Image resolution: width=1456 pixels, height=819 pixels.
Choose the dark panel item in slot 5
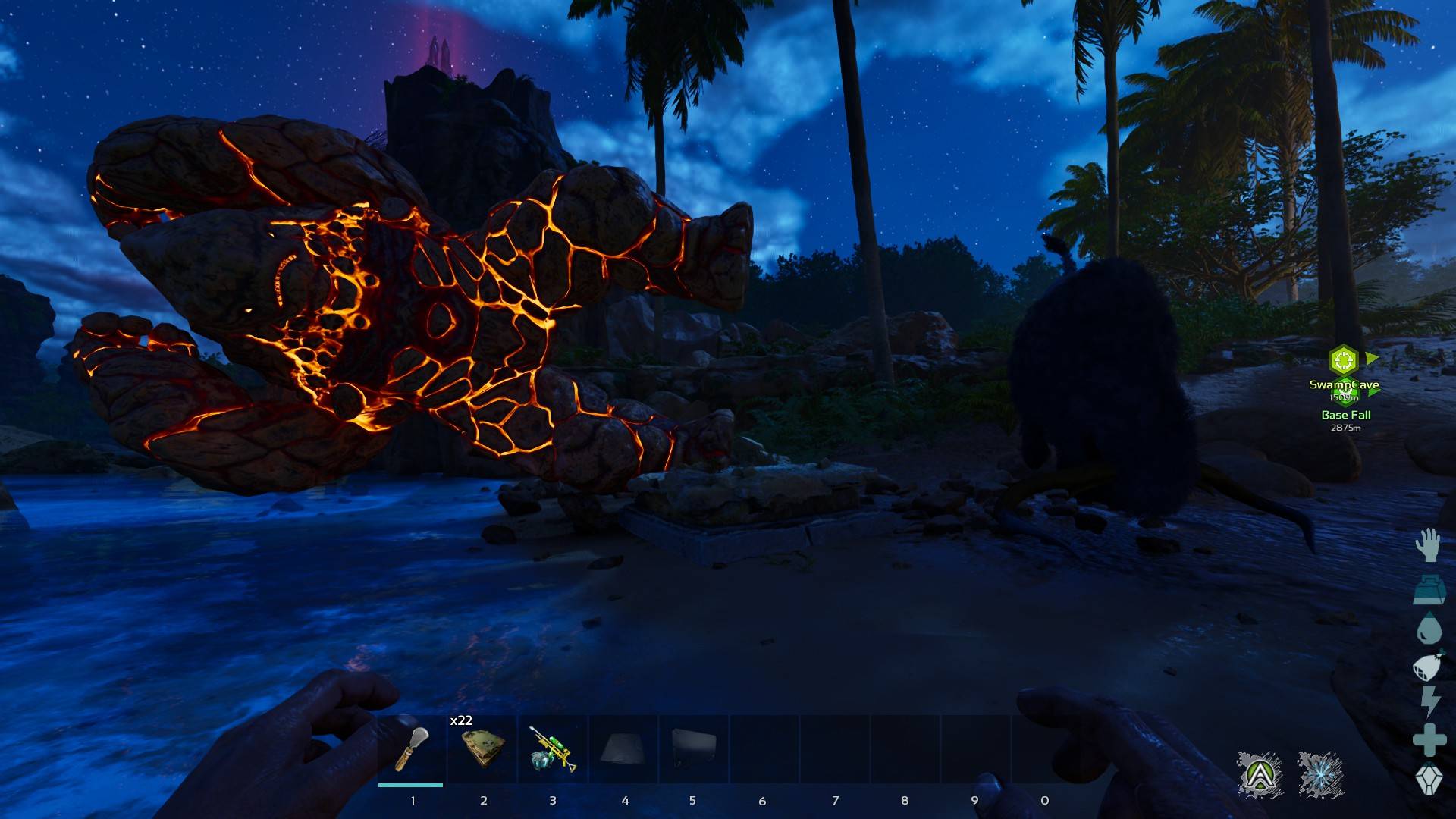click(x=693, y=749)
